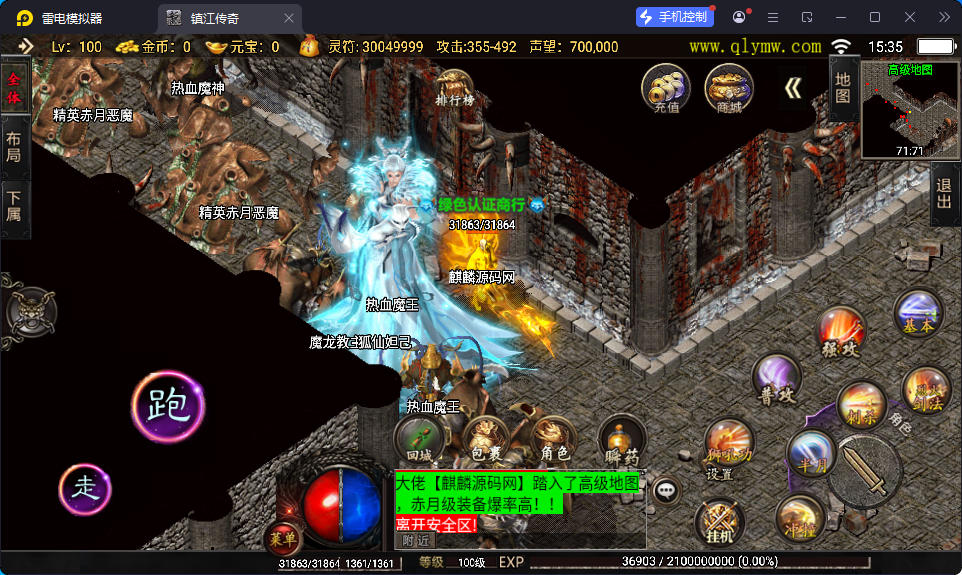Open the 排行榜 ranking board
This screenshot has height=575, width=962.
[455, 88]
